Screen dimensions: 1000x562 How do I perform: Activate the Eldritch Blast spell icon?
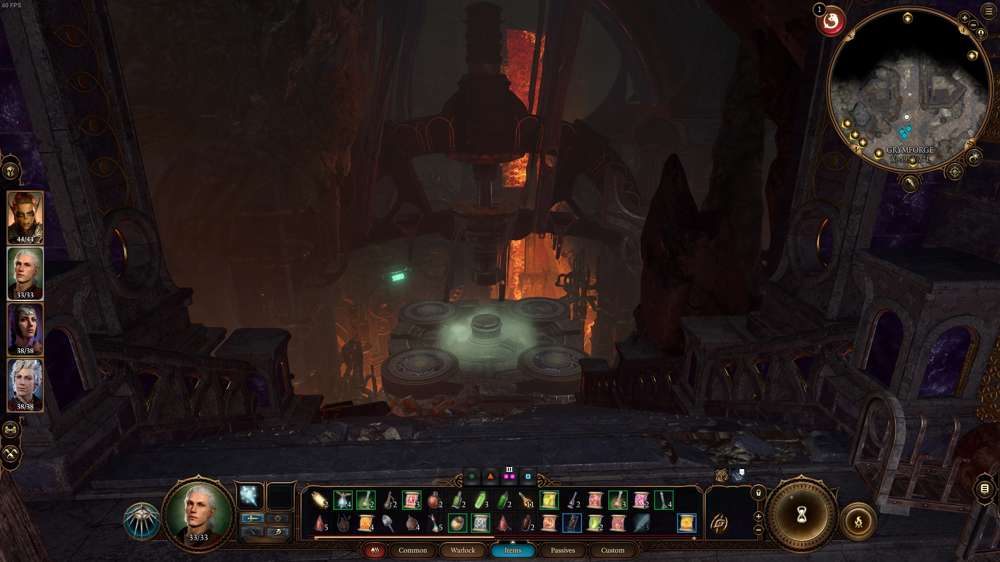[x=249, y=495]
